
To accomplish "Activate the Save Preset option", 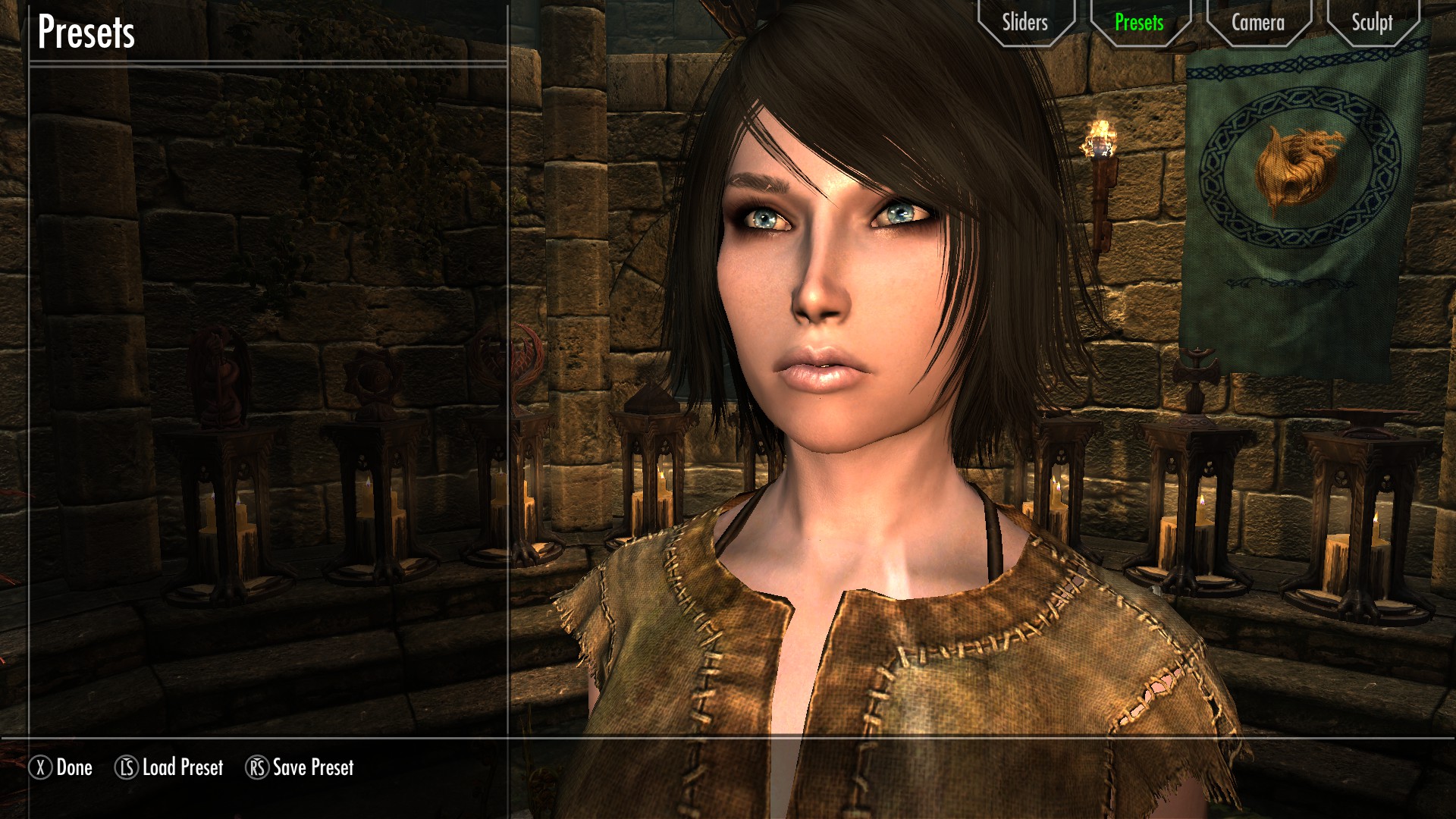I will 300,767.
